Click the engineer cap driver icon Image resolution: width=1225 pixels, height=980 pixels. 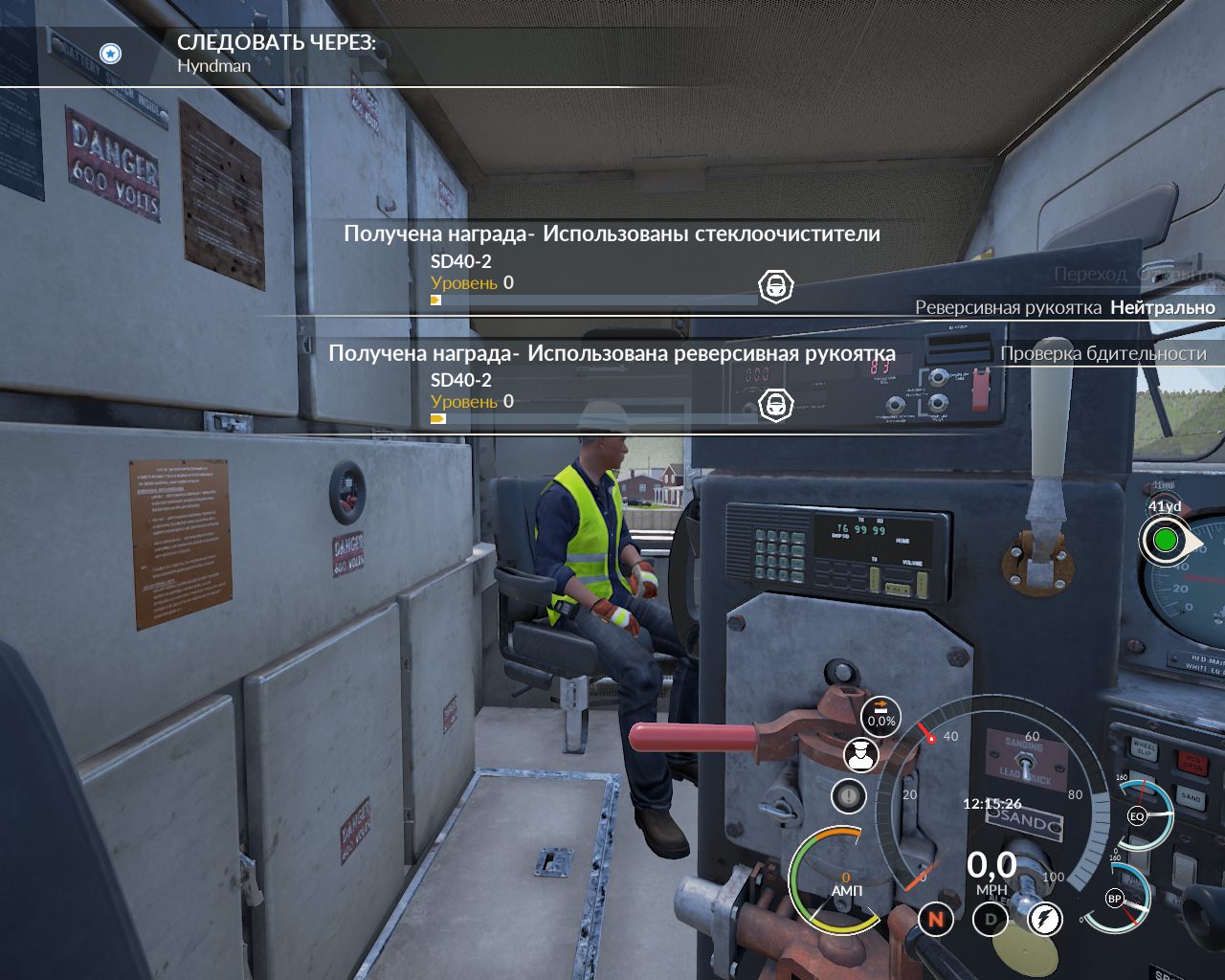click(x=860, y=755)
